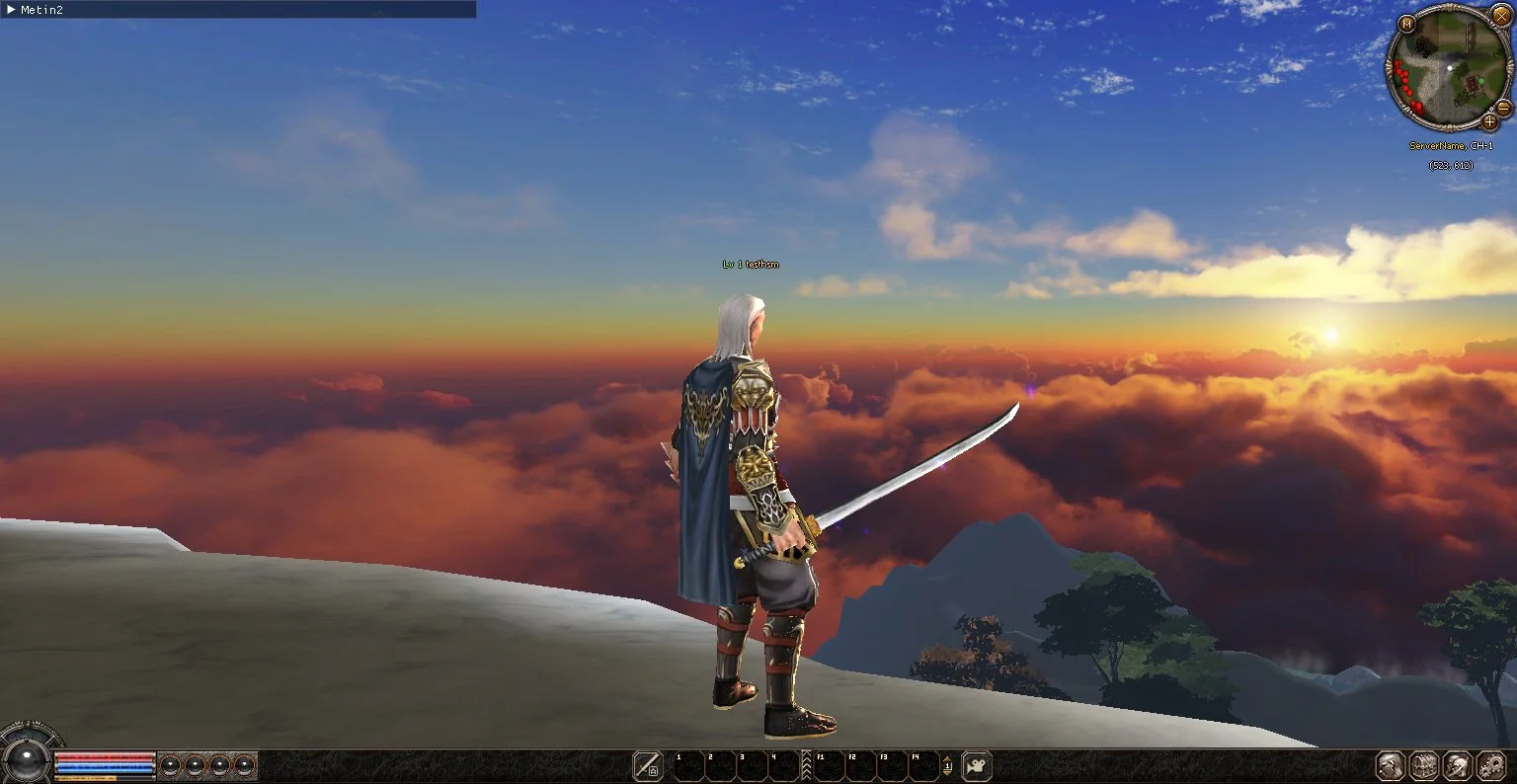Click the Metin2 window title bar
Viewport: 1517px width, 784px height.
click(x=237, y=9)
